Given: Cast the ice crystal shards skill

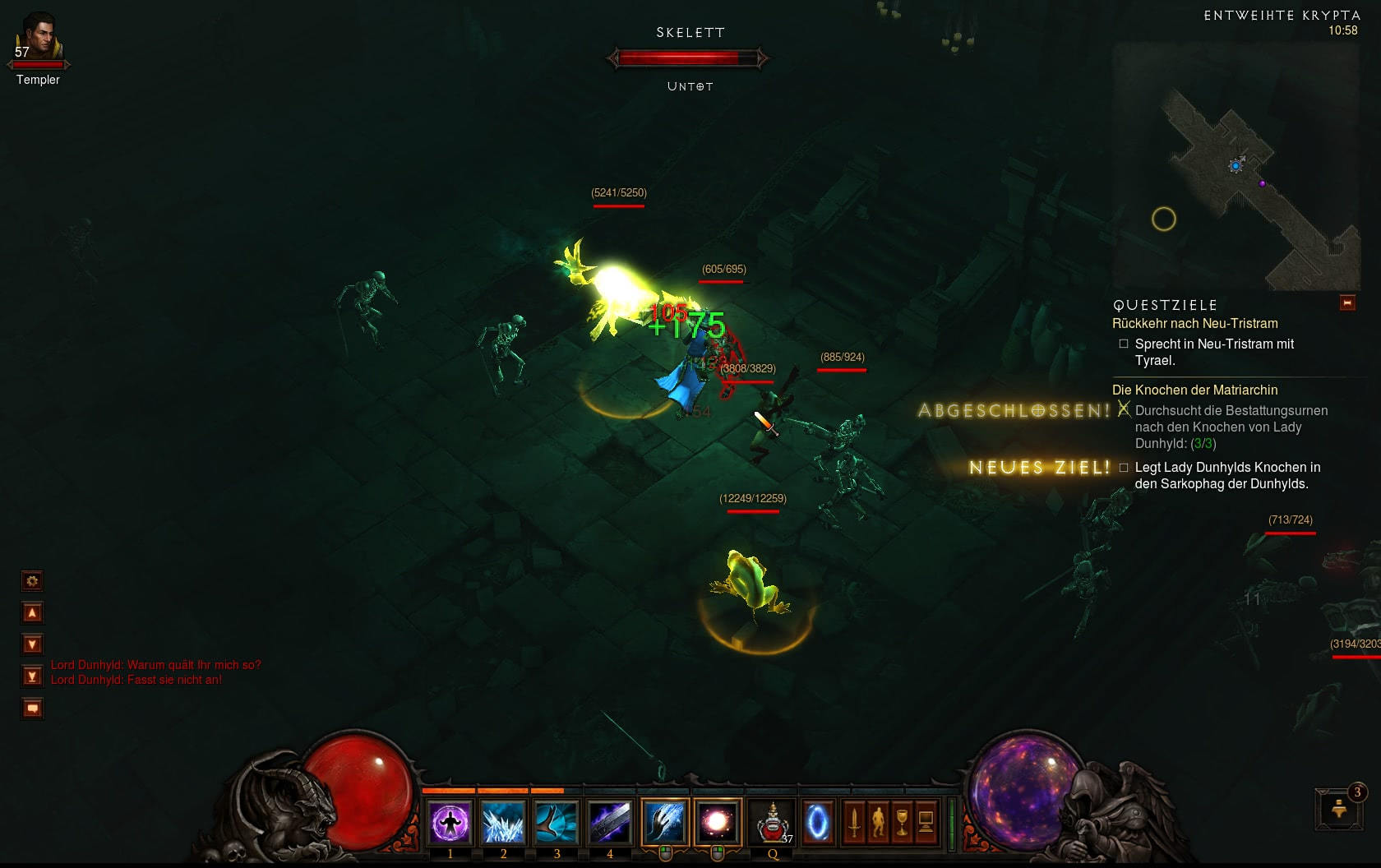Looking at the screenshot, I should 503,822.
